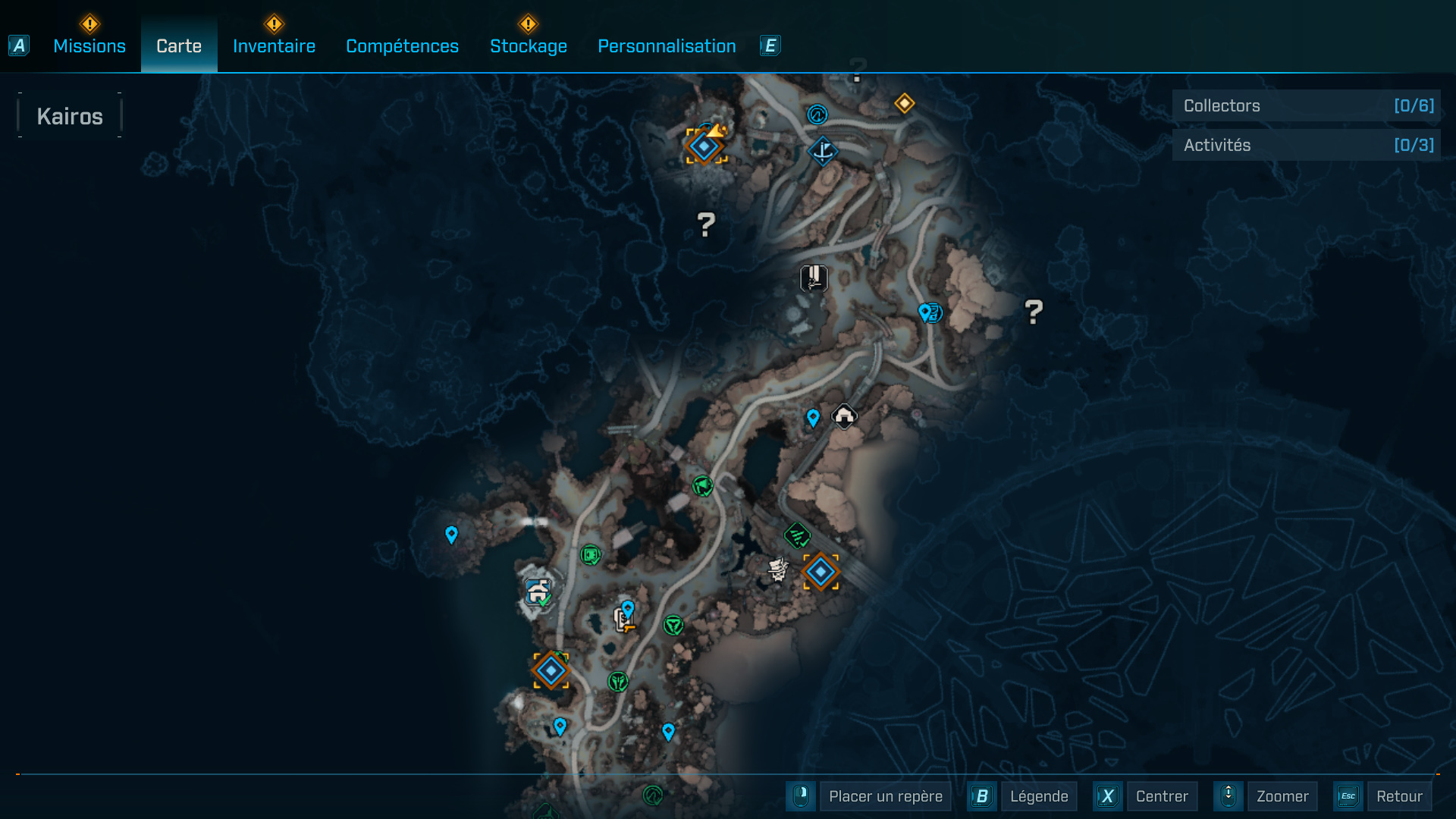Click the white sword vendor marker
The height and width of the screenshot is (819, 1456).
tap(814, 278)
